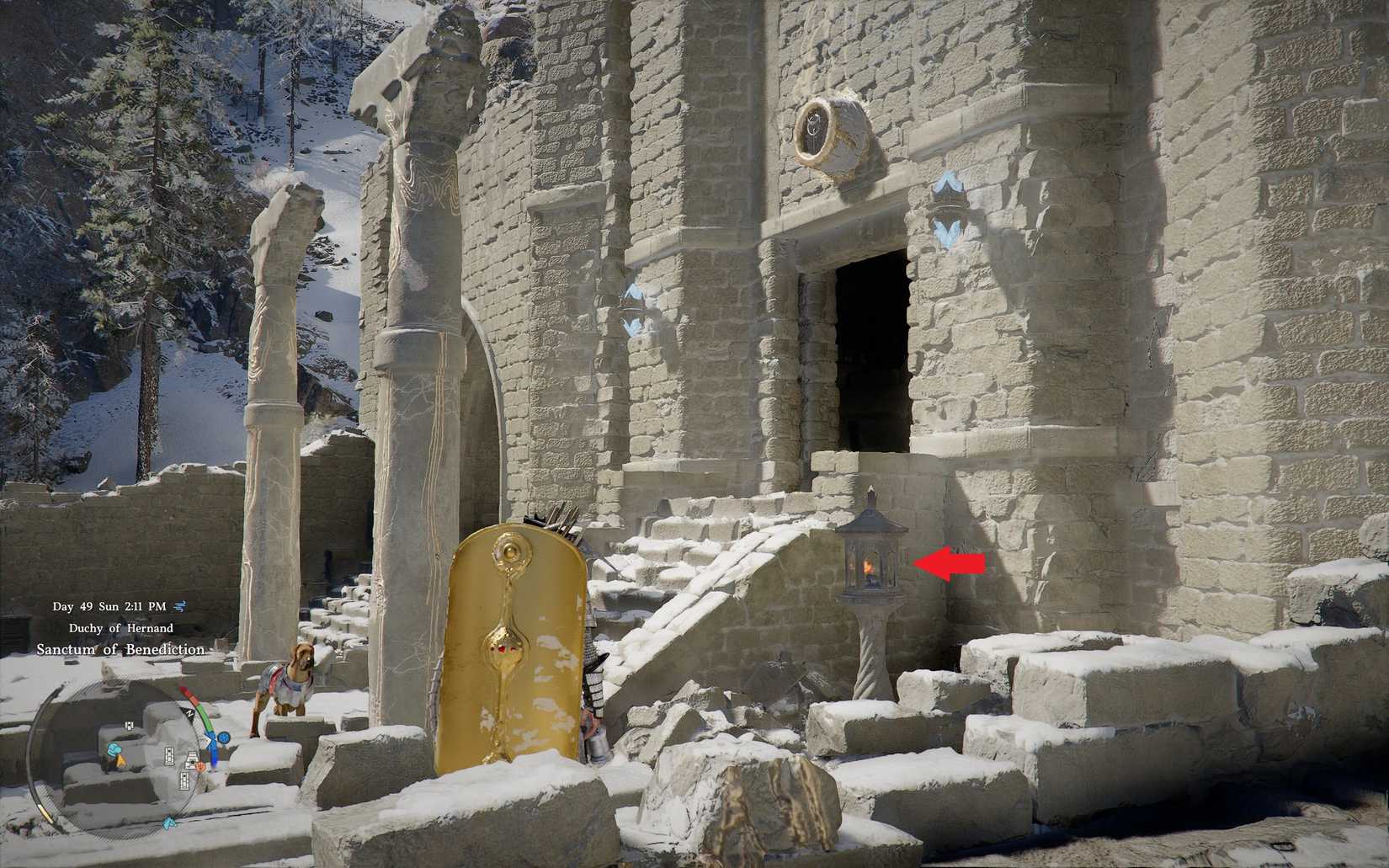The width and height of the screenshot is (1389, 868).
Task: Click the small ladder icon above the minimap circle
Action: point(130,725)
